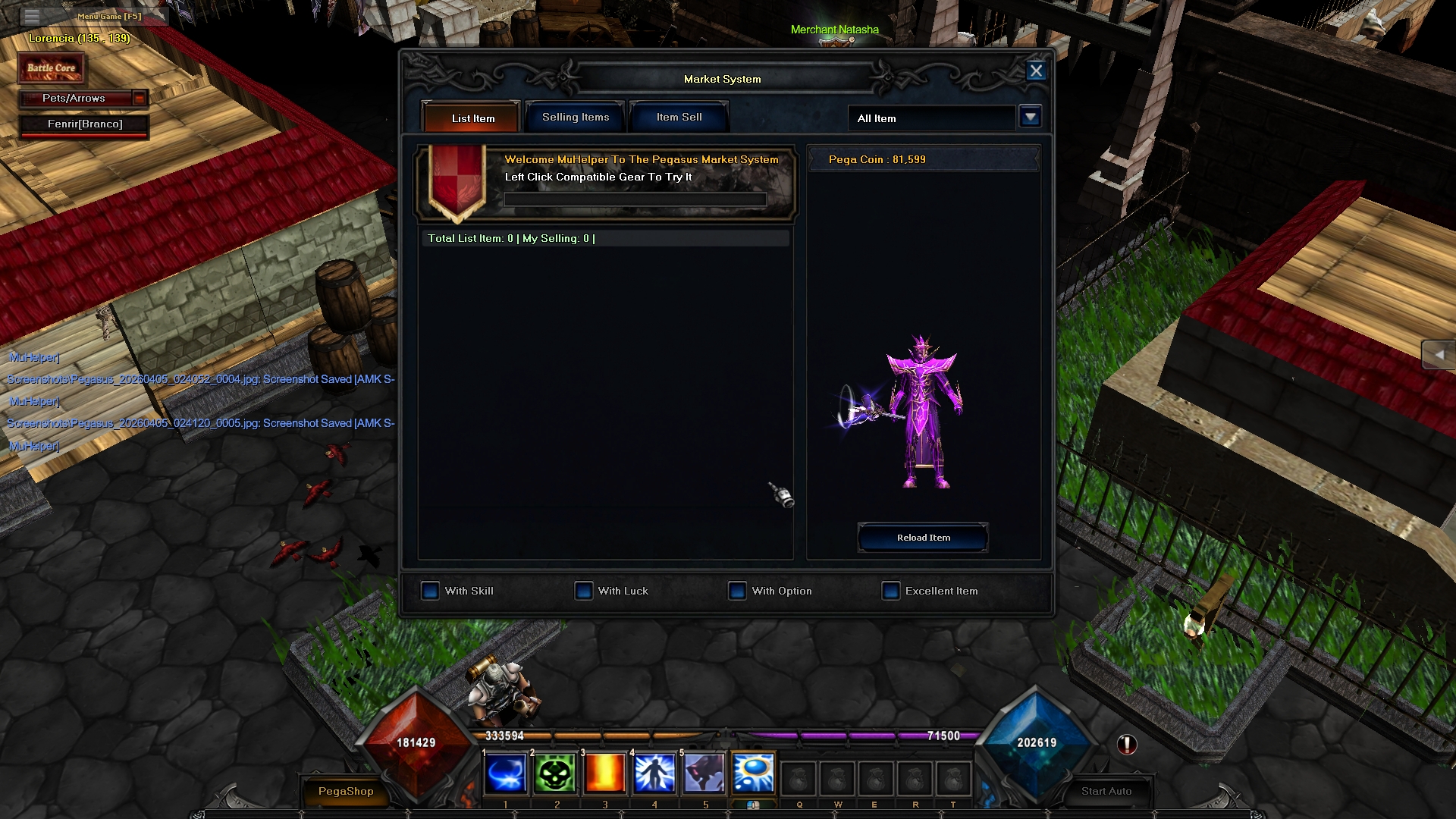Screen dimensions: 1456x819
Task: Toggle the With Skill checkbox
Action: click(x=431, y=591)
